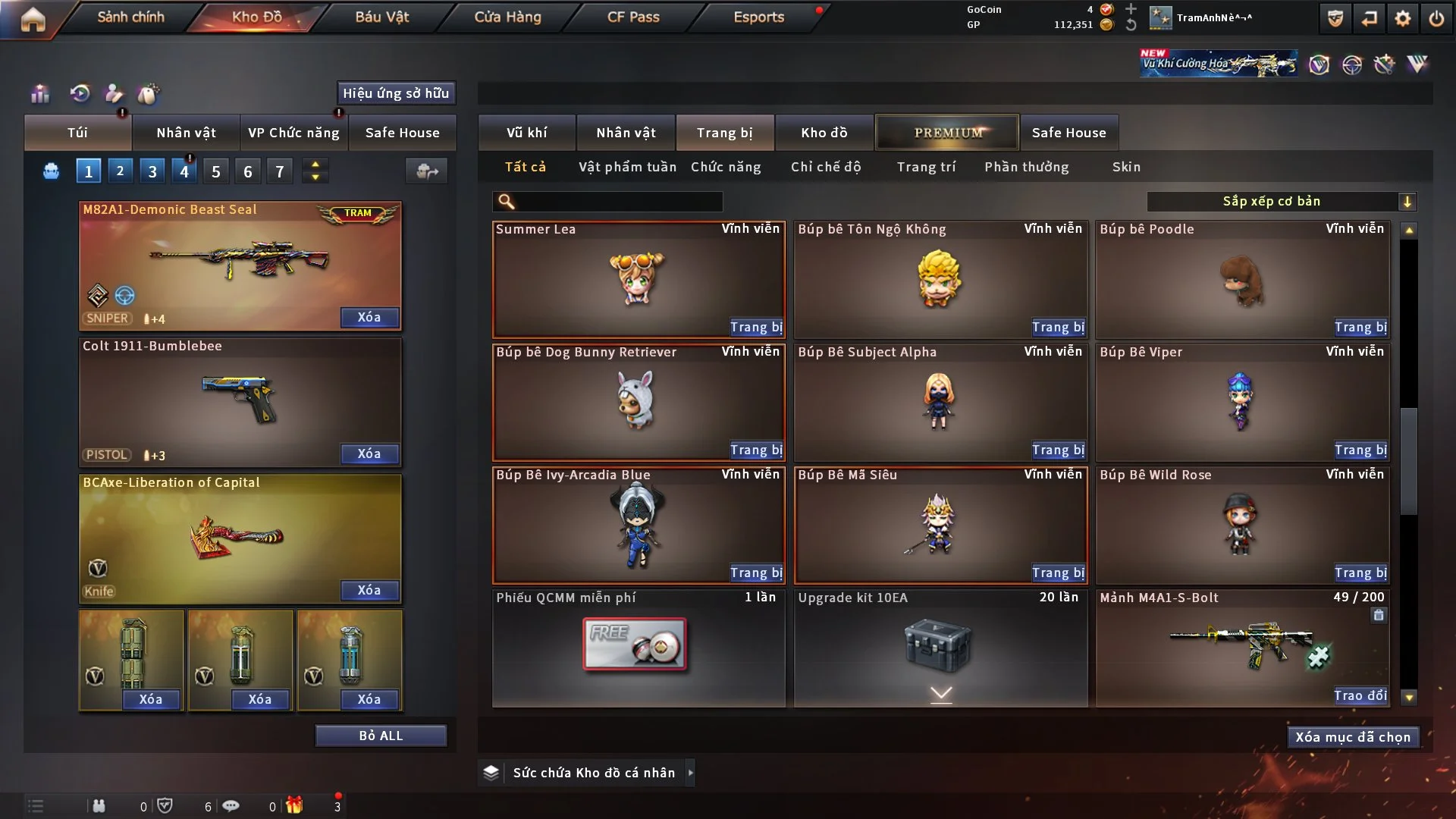The width and height of the screenshot is (1456, 819).
Task: Switch to the Vũ khí inventory tab
Action: tap(526, 133)
